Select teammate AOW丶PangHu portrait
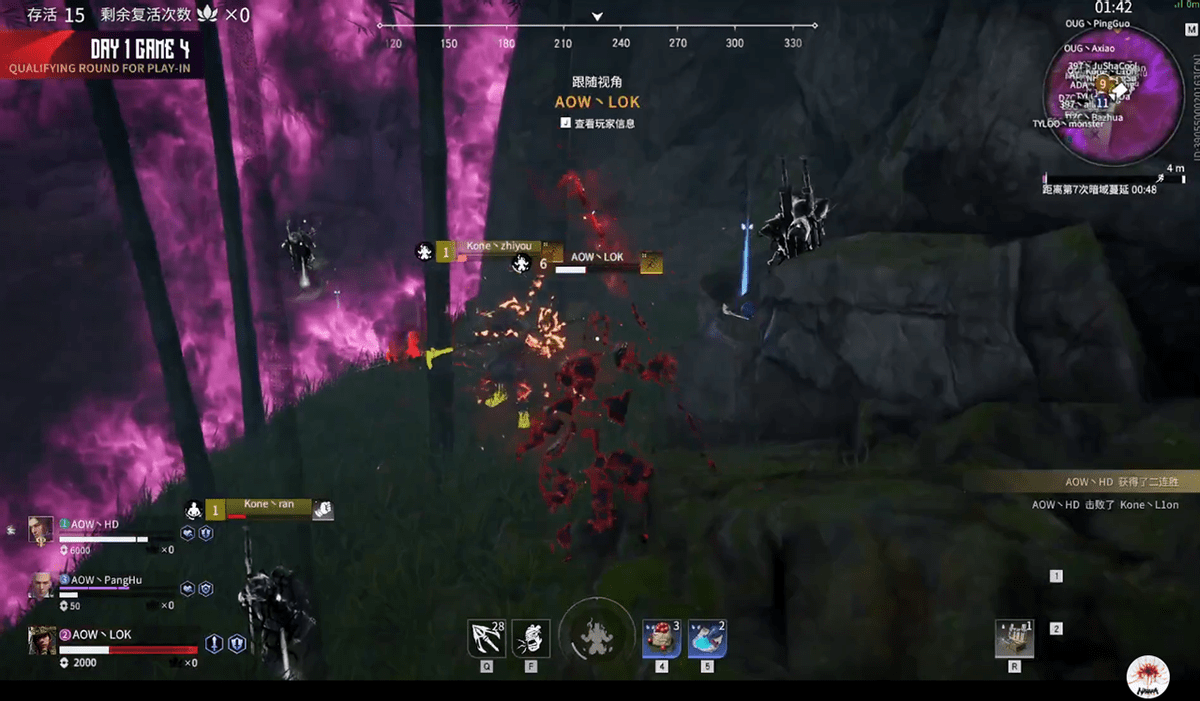1200x701 pixels. pos(41,585)
